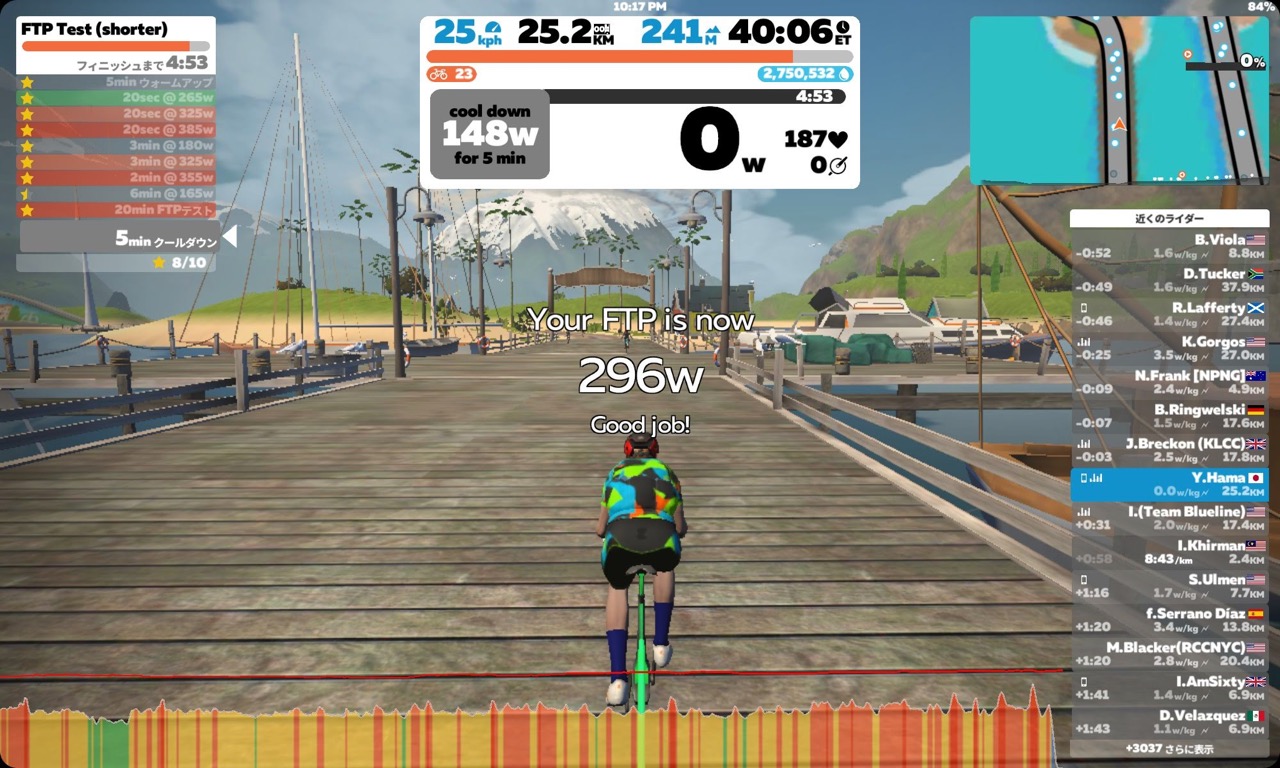Click the cool down 148w target box

pyautogui.click(x=489, y=134)
